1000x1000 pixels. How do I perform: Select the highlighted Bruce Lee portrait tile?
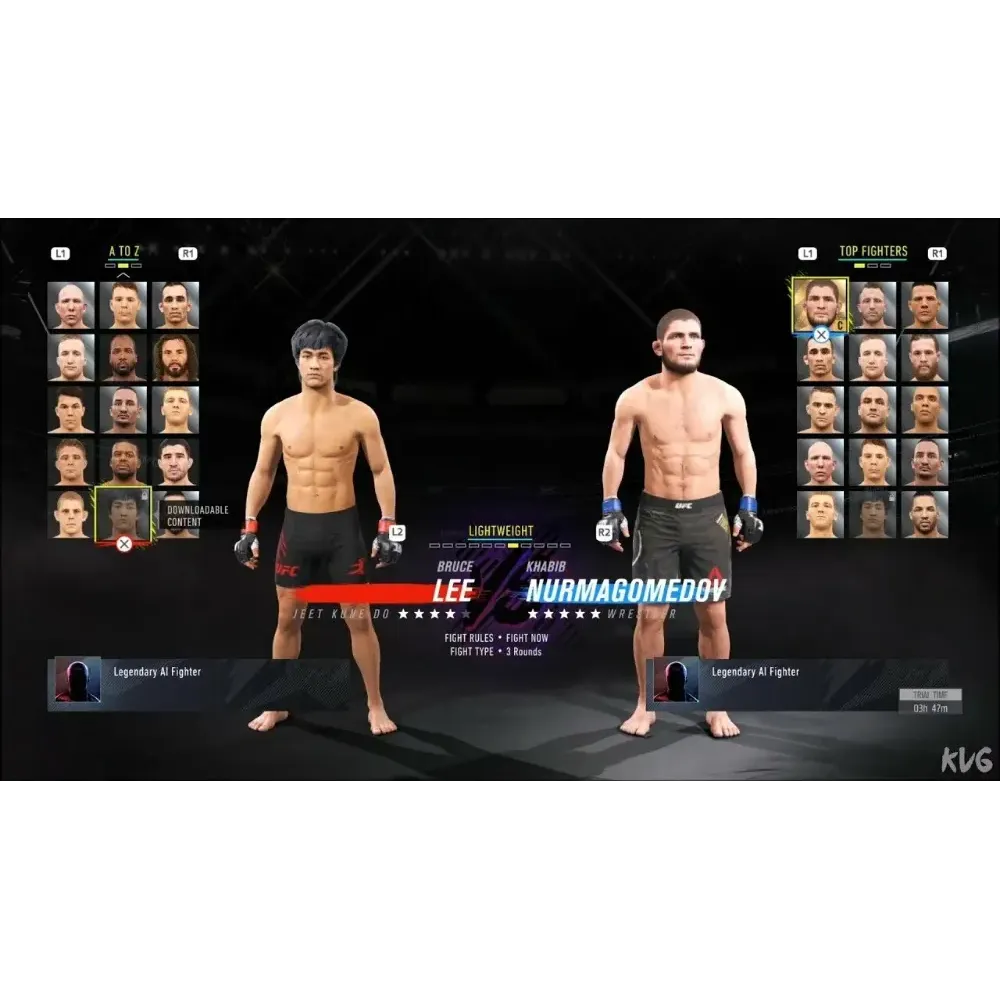[123, 514]
